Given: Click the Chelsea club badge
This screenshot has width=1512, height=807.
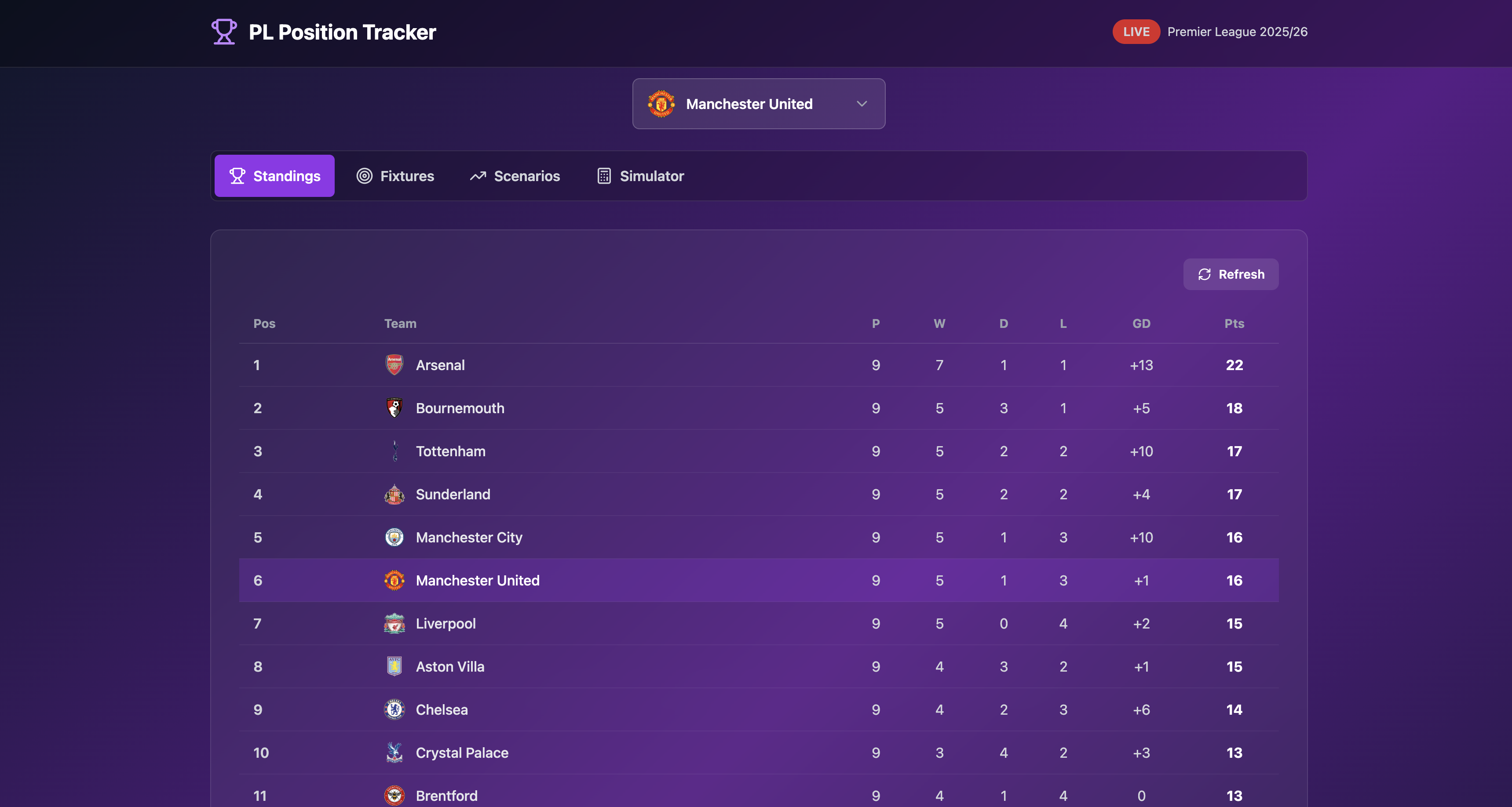Looking at the screenshot, I should pyautogui.click(x=394, y=710).
